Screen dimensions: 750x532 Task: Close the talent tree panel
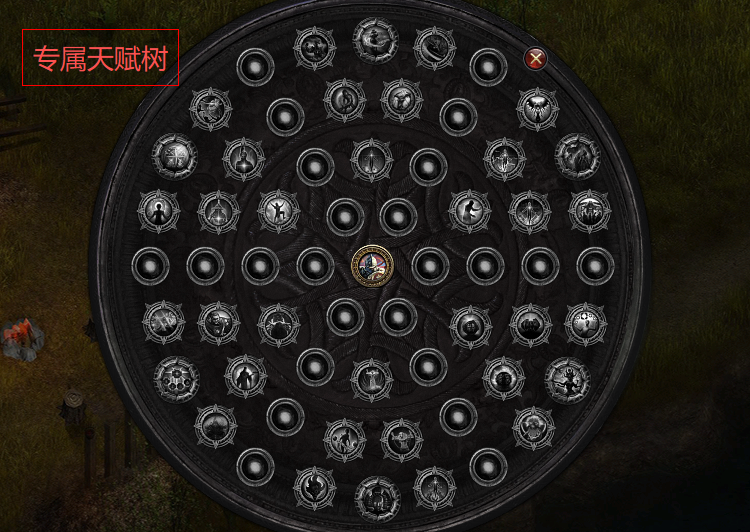pos(536,59)
